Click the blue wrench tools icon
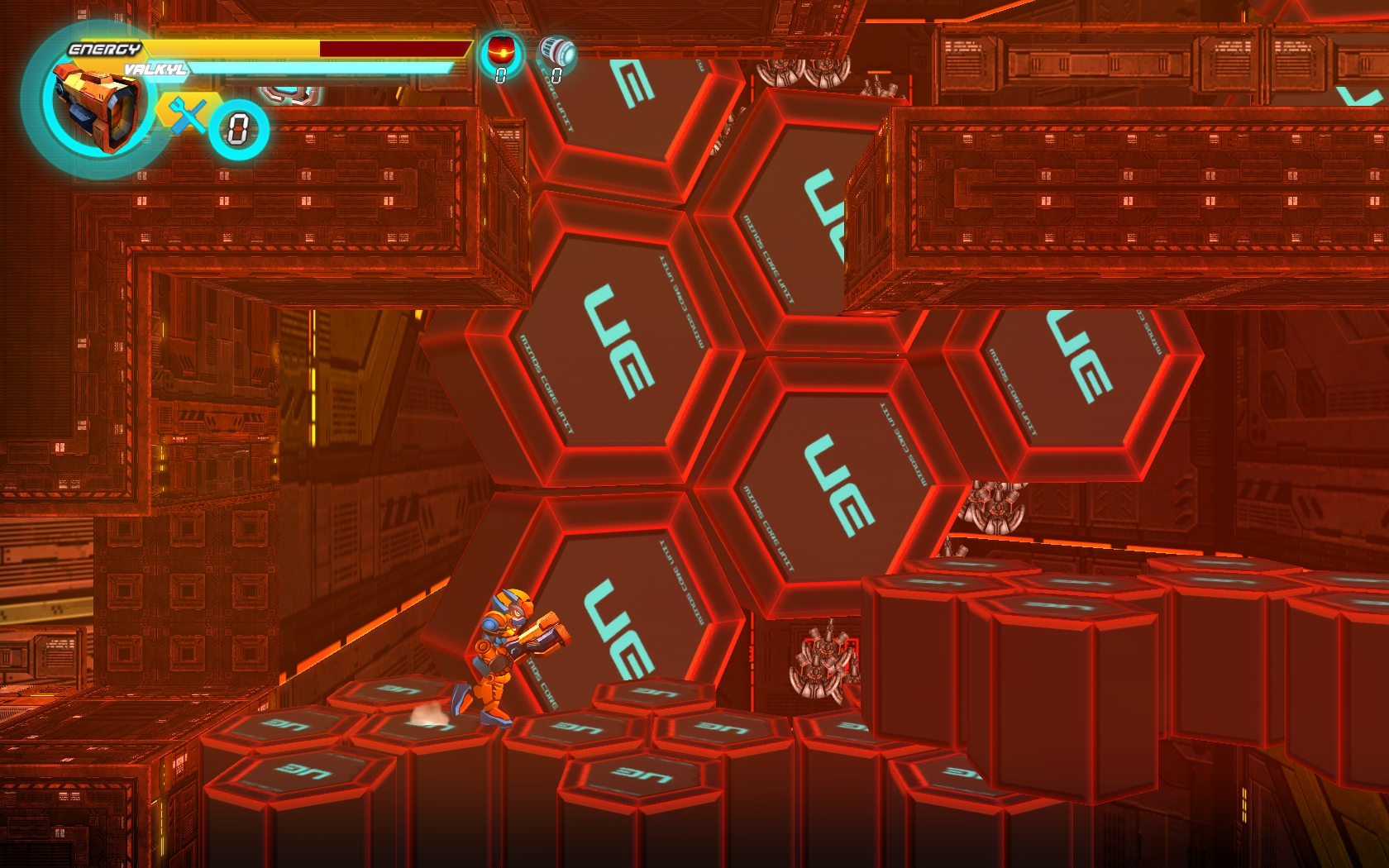 pos(189,114)
